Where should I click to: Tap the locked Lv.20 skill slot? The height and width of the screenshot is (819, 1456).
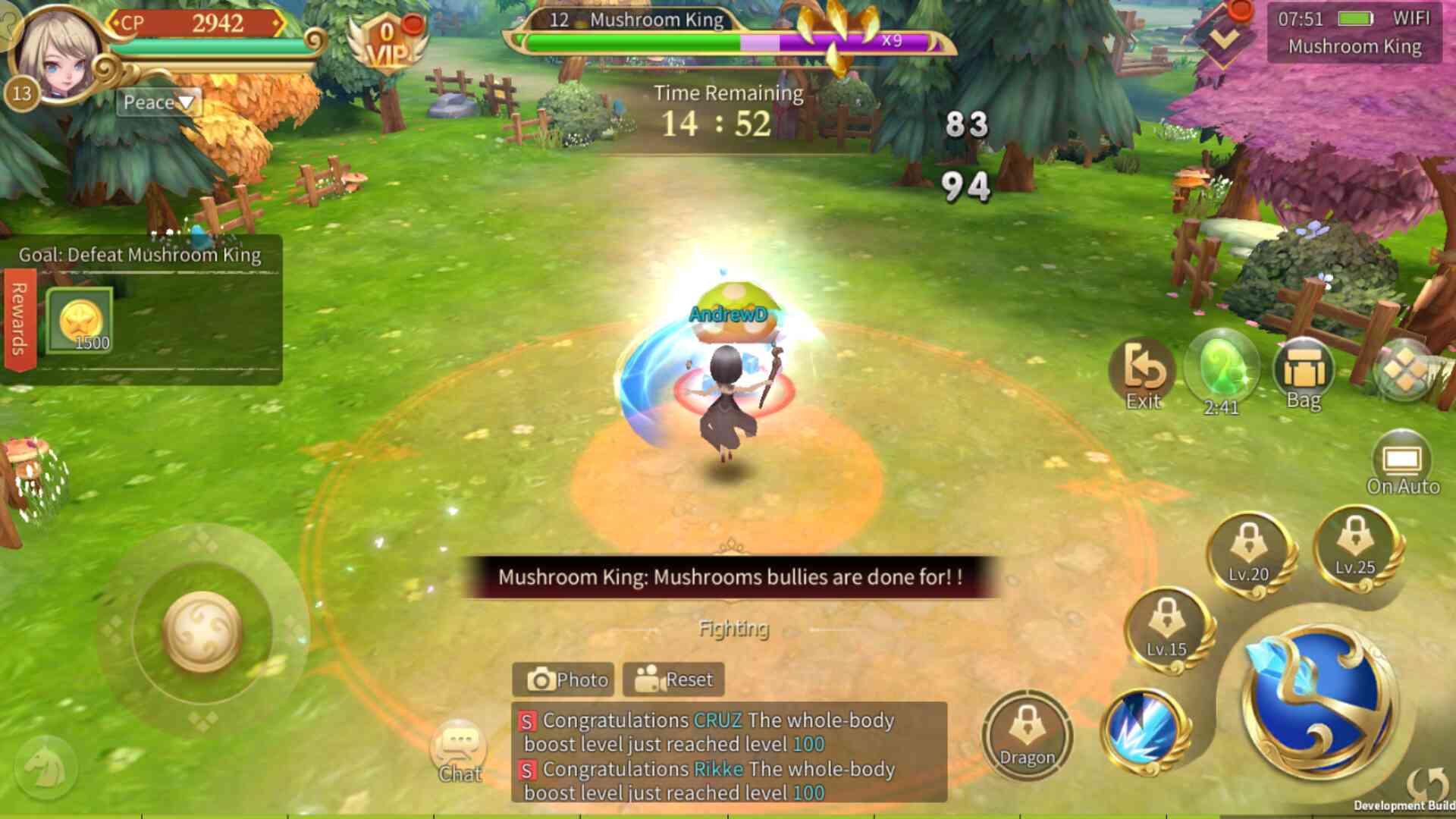[x=1248, y=555]
